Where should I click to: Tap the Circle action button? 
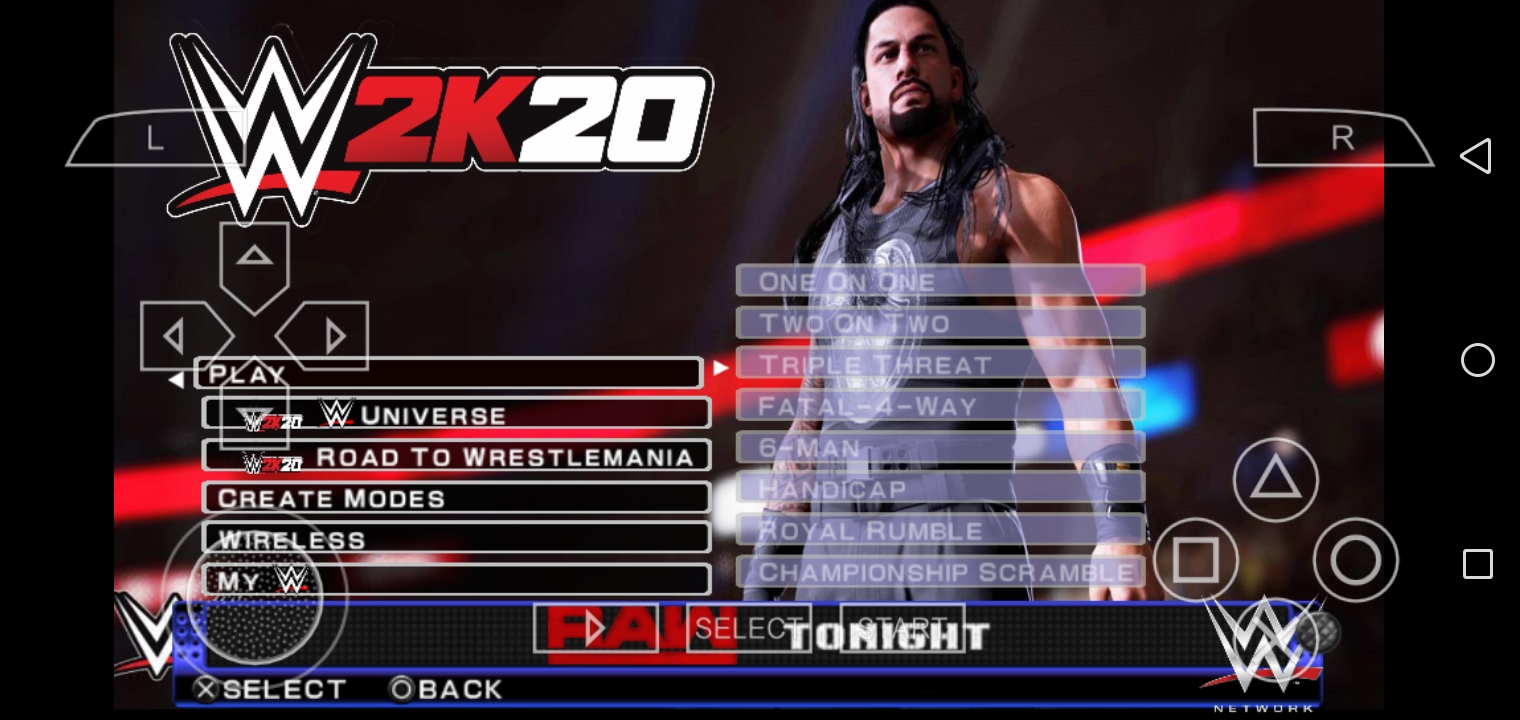point(1357,561)
